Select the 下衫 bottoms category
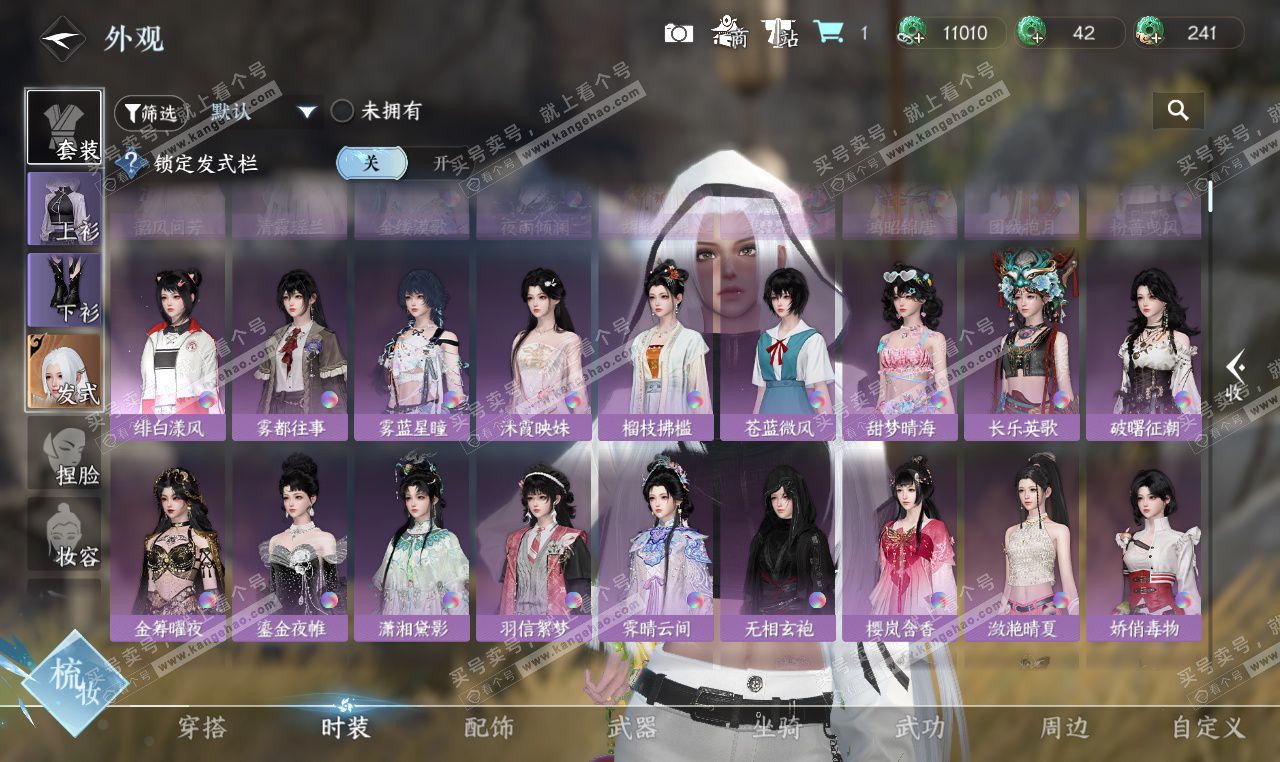The image size is (1280, 762). point(64,289)
